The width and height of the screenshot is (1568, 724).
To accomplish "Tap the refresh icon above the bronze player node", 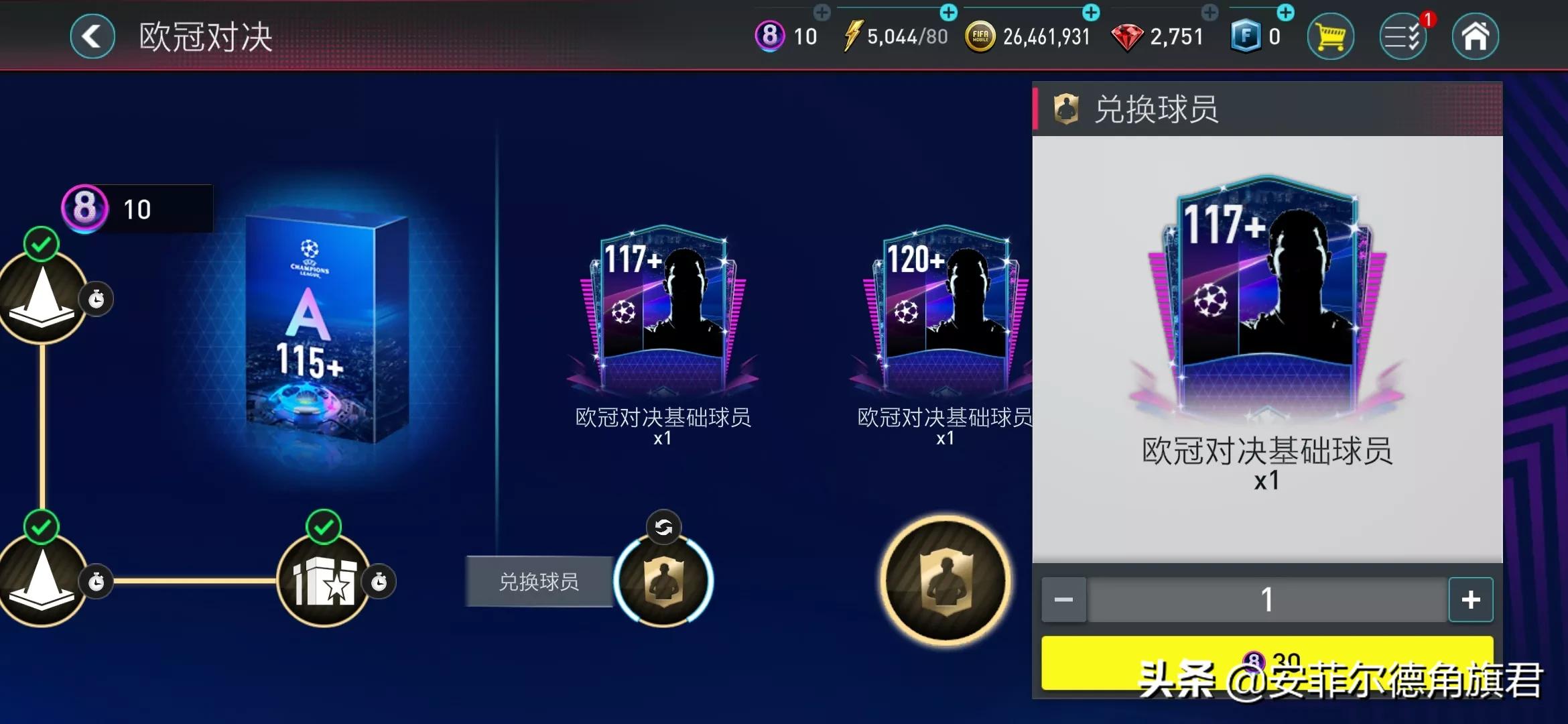I will 664,528.
